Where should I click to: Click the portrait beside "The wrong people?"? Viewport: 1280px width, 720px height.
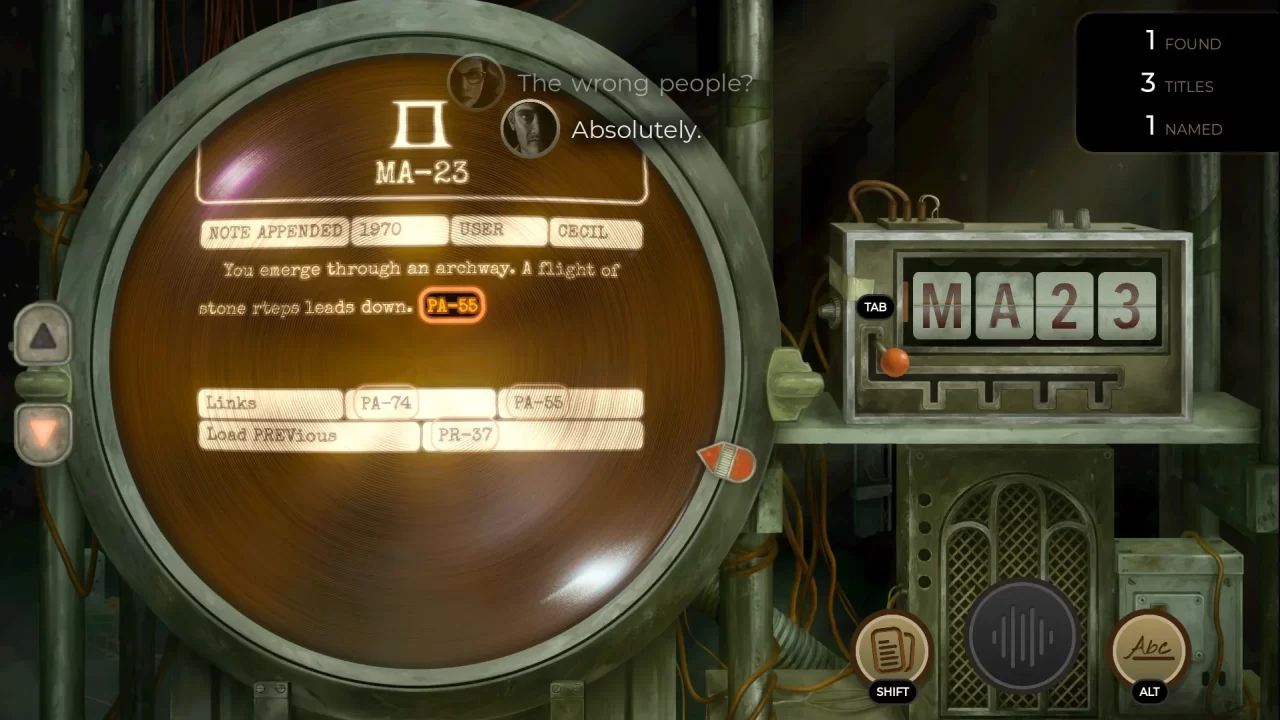pyautogui.click(x=476, y=82)
